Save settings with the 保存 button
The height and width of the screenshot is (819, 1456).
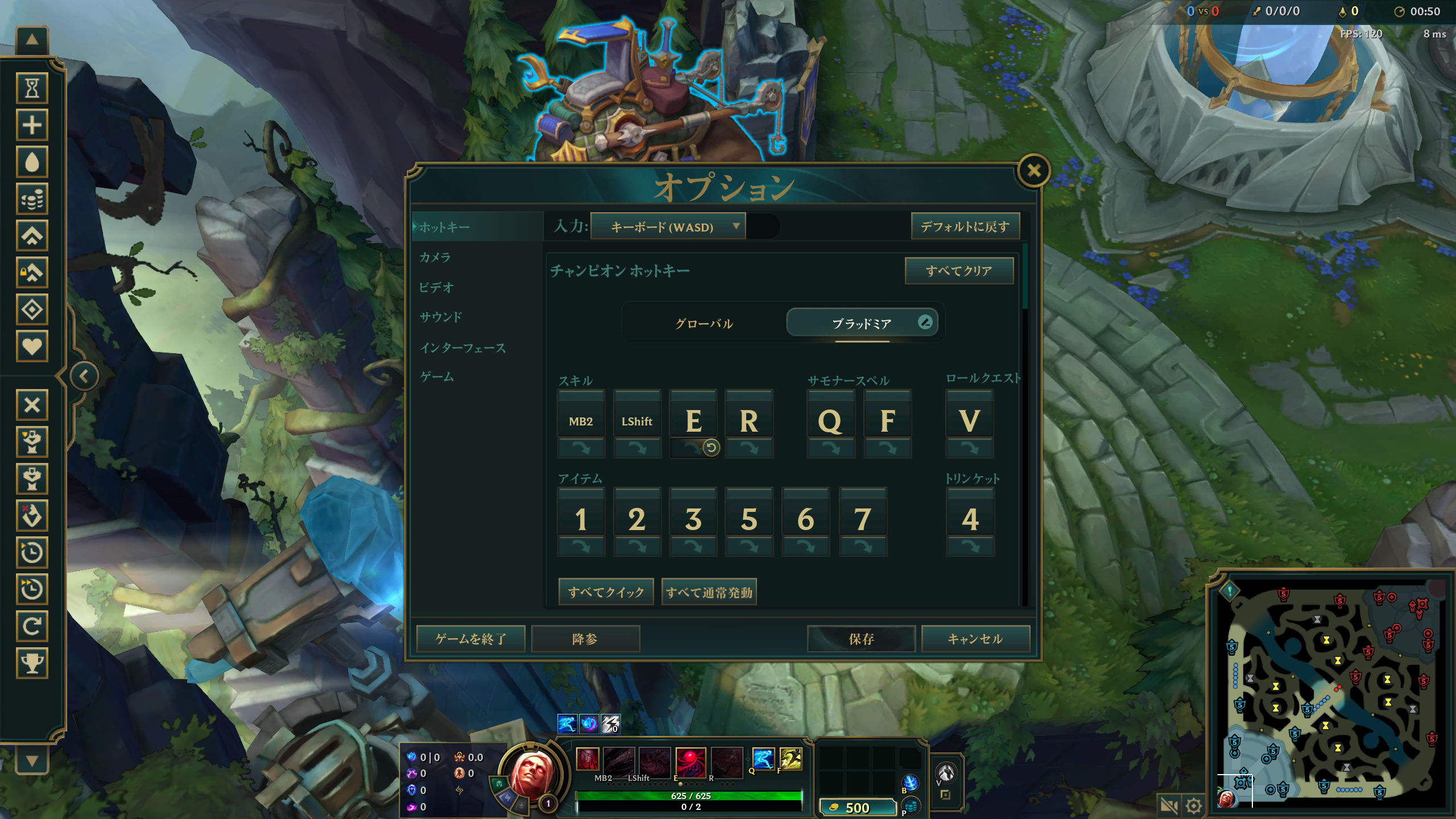click(x=861, y=639)
